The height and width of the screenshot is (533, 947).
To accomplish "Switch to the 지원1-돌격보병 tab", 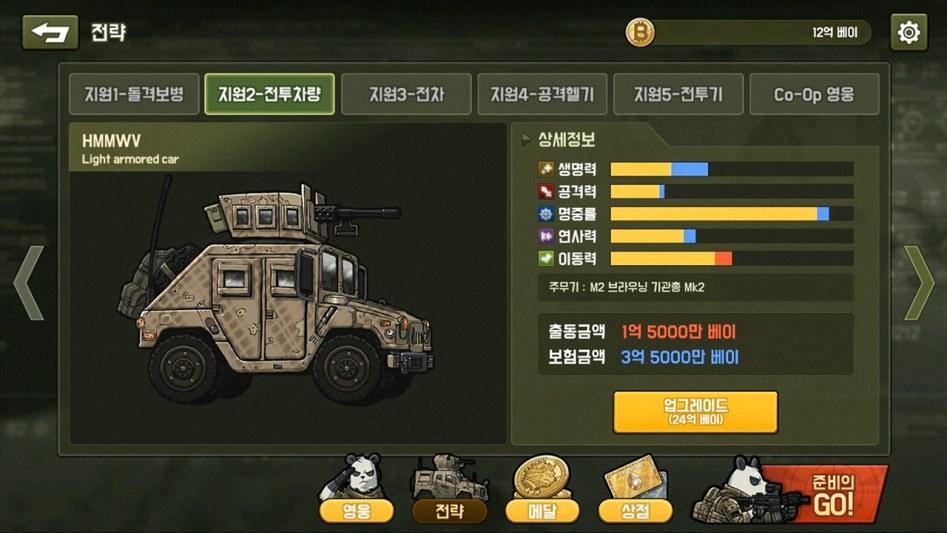I will [133, 95].
